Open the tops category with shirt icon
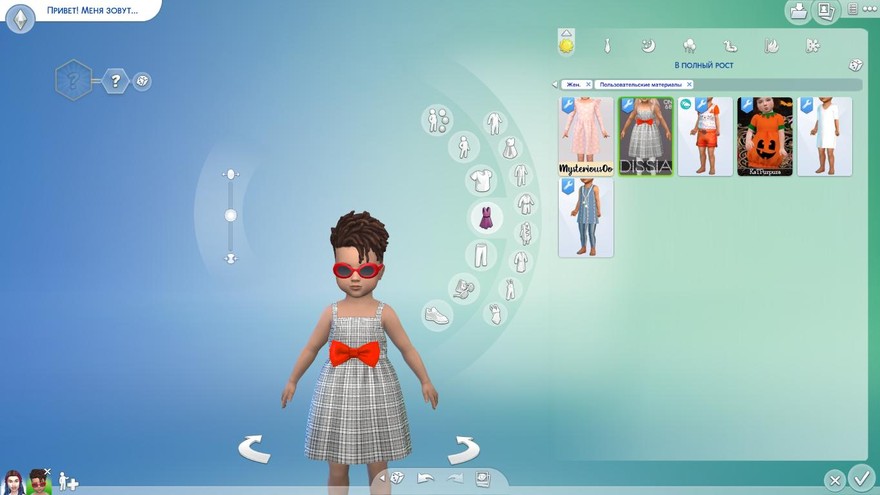 483,181
